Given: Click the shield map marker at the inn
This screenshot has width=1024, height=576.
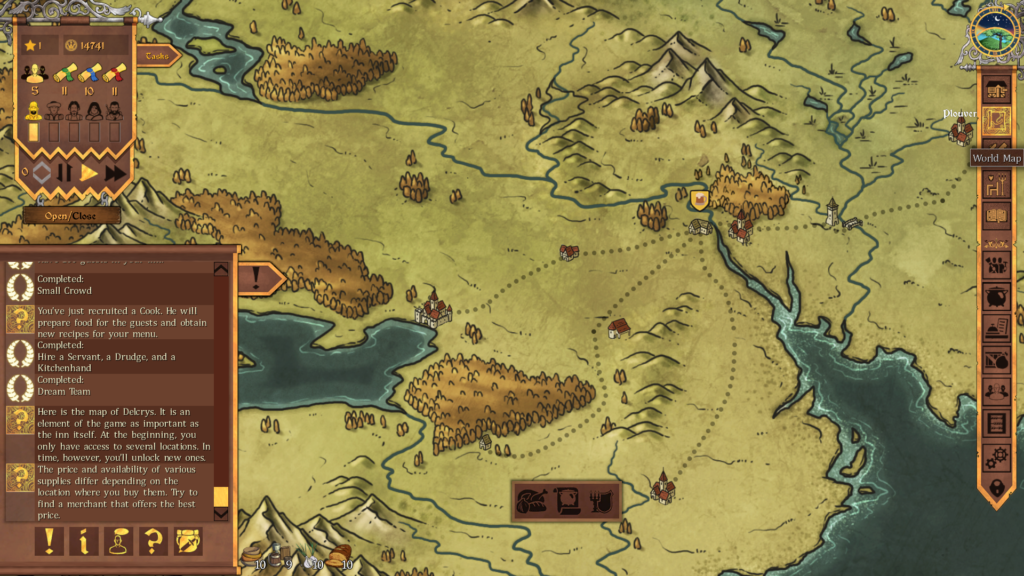Looking at the screenshot, I should pos(700,200).
